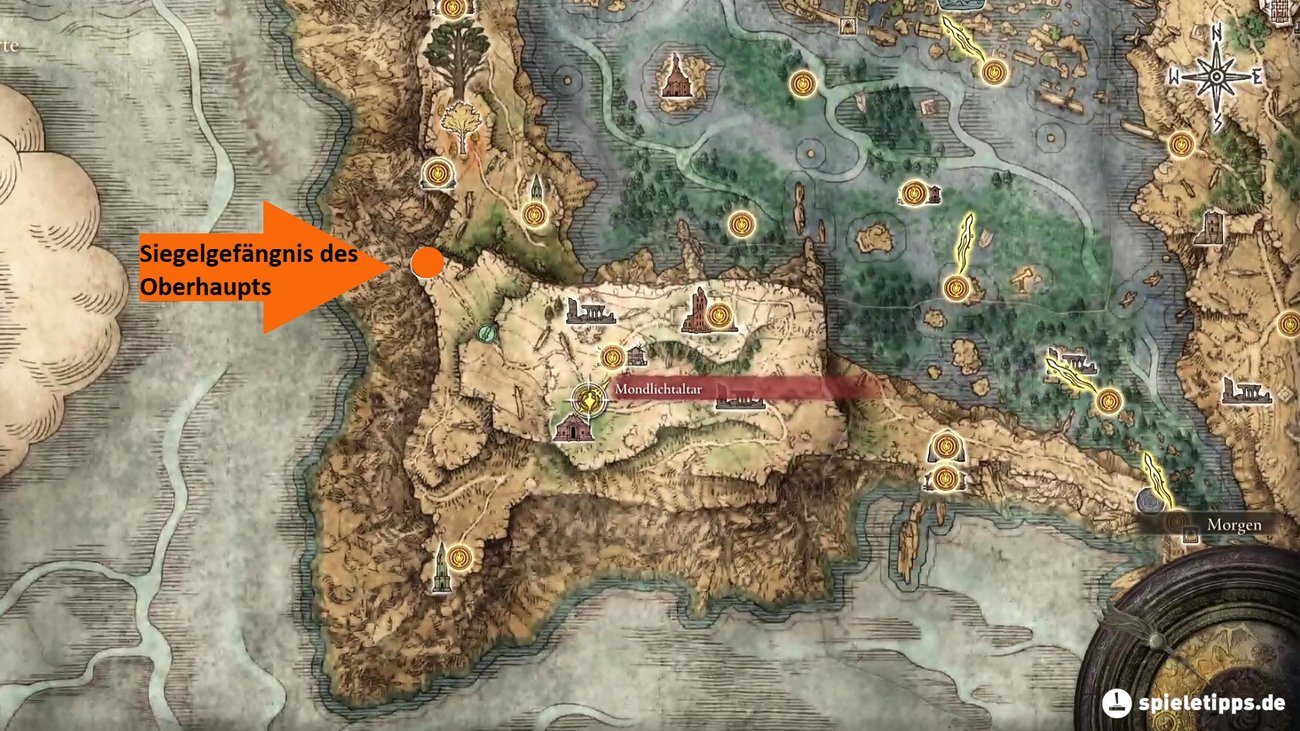
Task: Click the Morgen dungeon entrance icon
Action: click(1191, 536)
